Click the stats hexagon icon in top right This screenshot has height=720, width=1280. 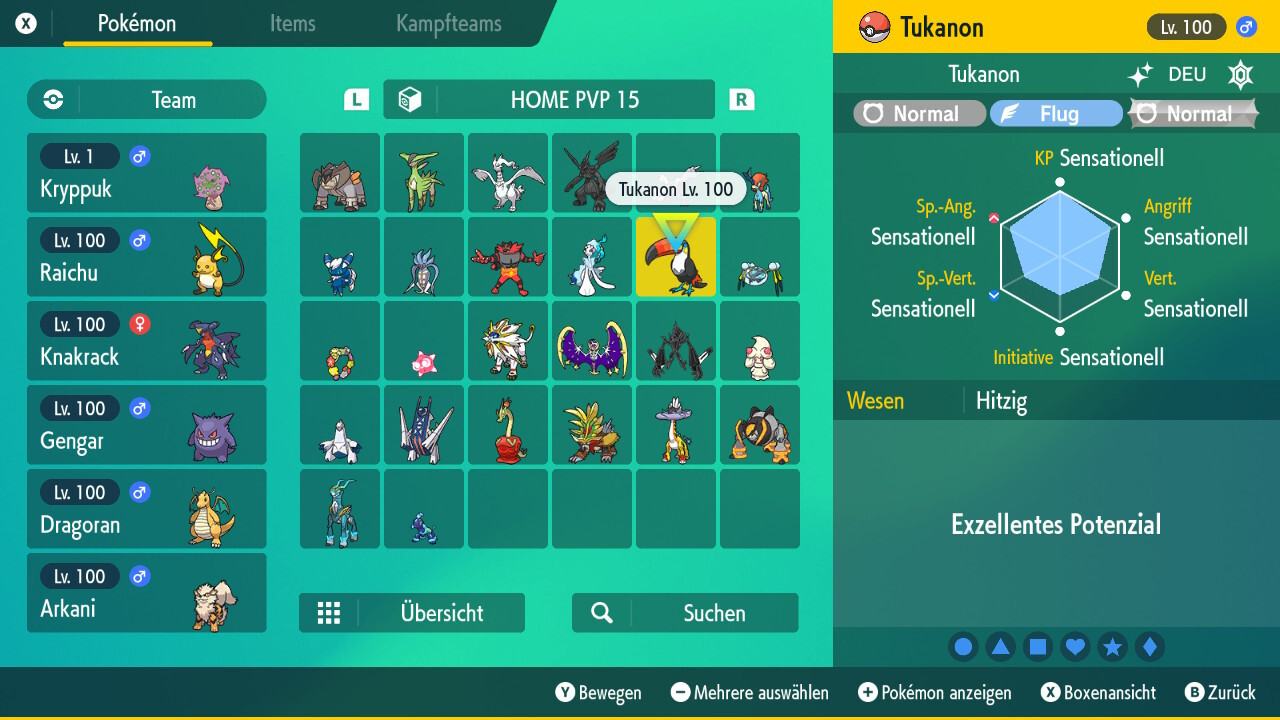[x=1240, y=74]
